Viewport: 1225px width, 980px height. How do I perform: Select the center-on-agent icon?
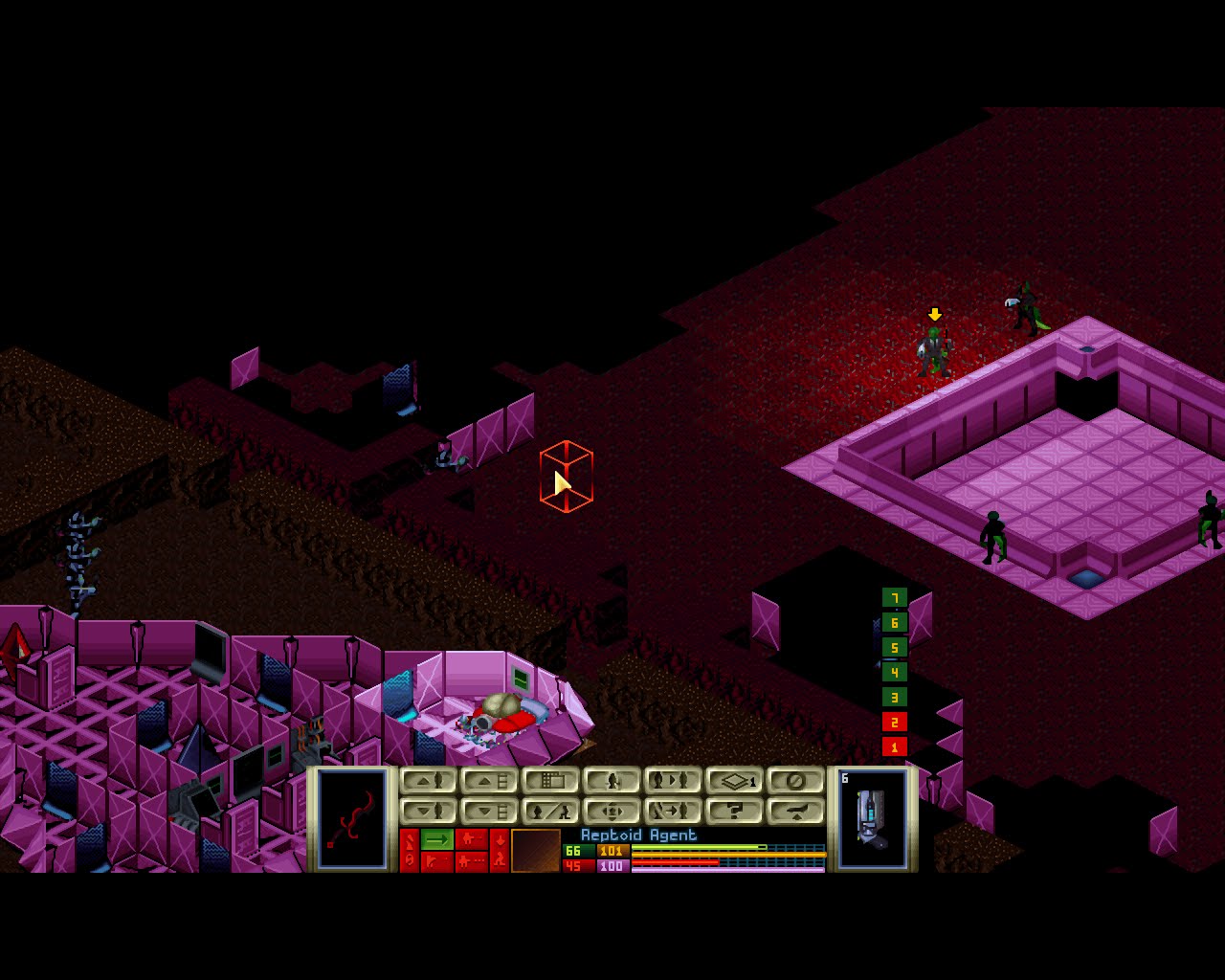point(612,812)
